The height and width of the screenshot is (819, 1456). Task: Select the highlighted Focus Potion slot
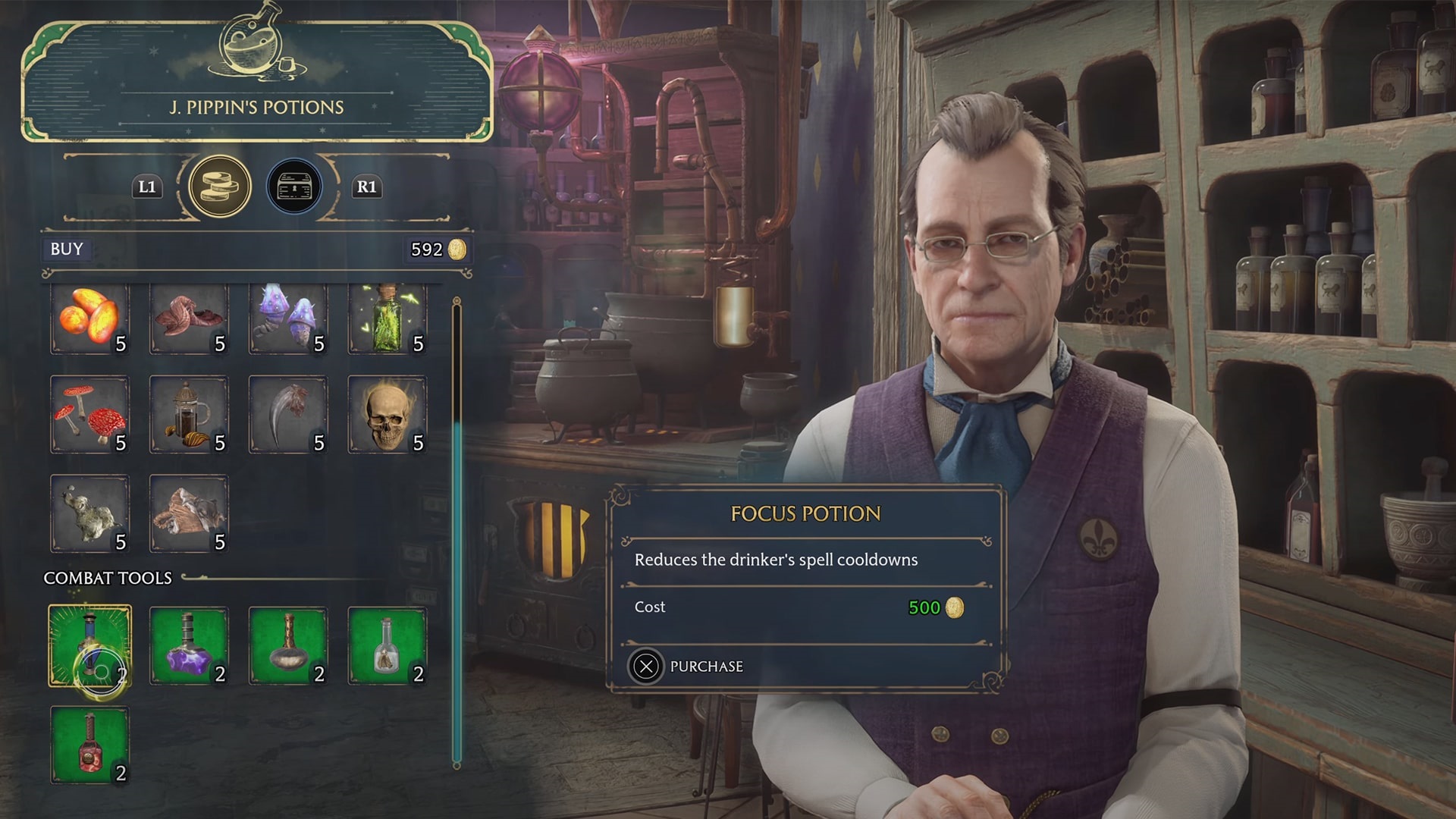[x=89, y=645]
